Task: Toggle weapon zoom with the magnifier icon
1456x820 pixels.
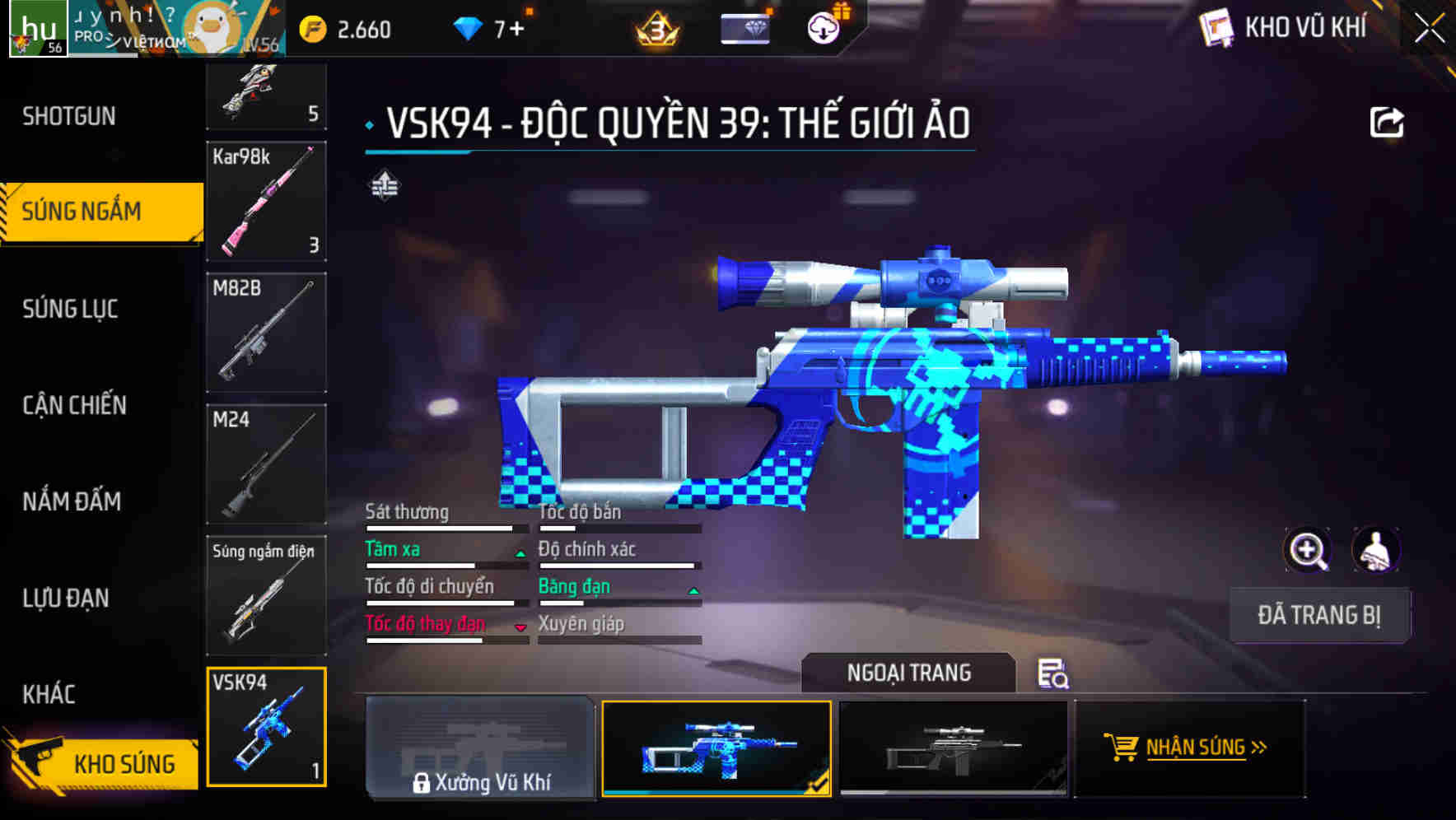Action: point(1307,550)
